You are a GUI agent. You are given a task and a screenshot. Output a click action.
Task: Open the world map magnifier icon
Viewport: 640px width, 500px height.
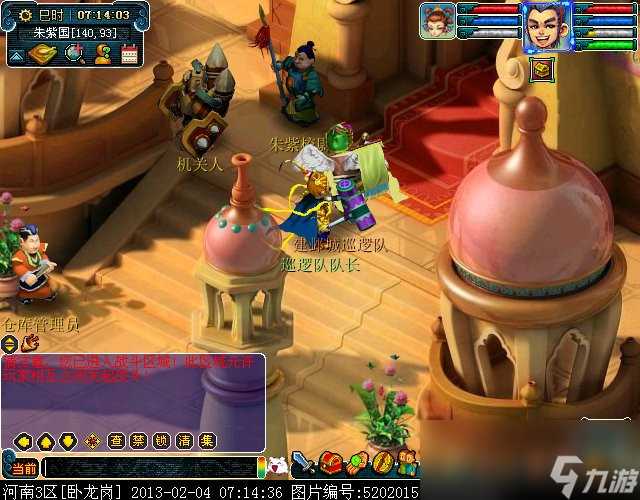click(76, 54)
